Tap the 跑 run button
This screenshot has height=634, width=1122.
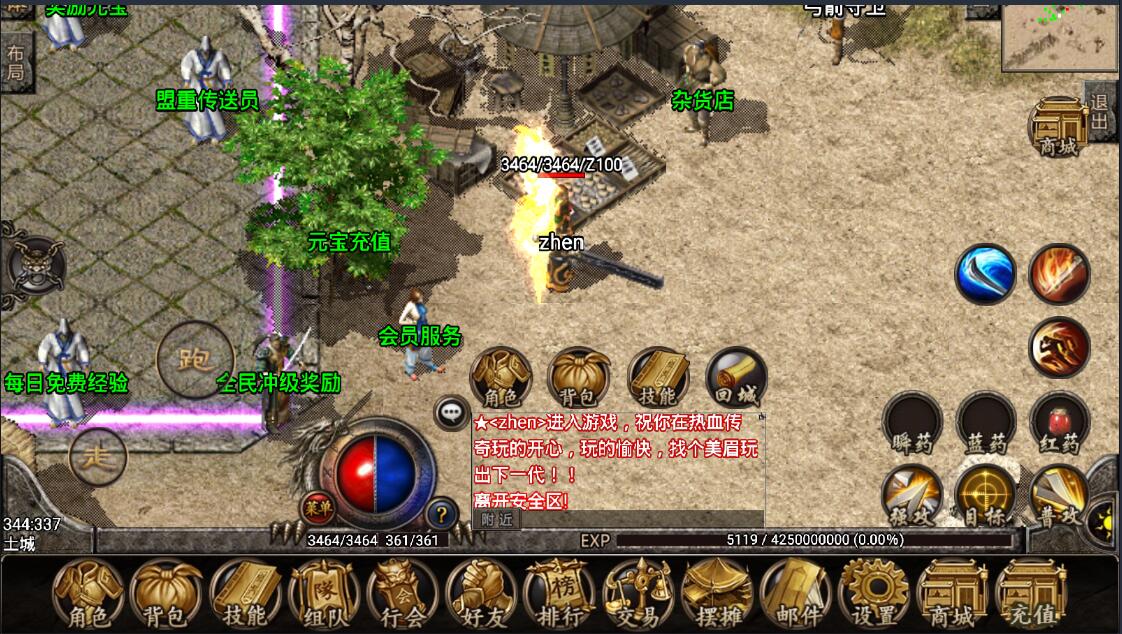click(x=194, y=359)
